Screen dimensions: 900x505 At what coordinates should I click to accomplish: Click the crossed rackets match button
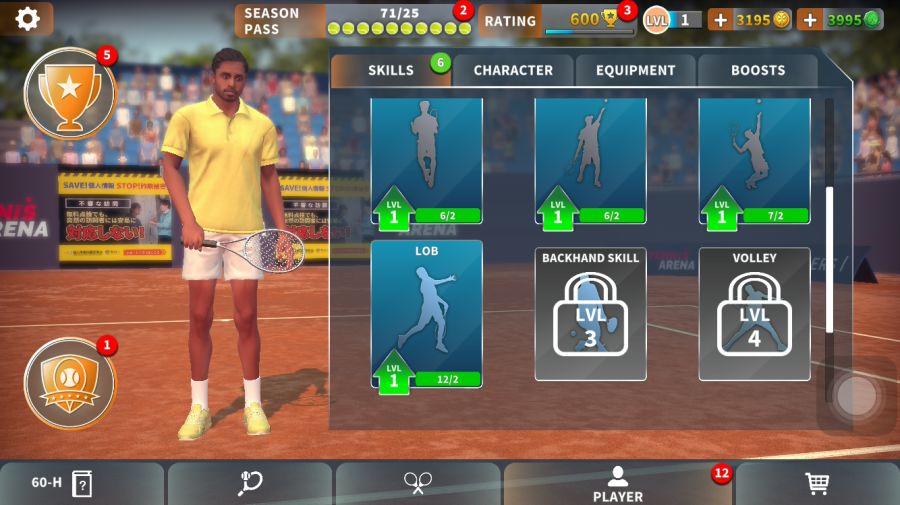point(417,484)
